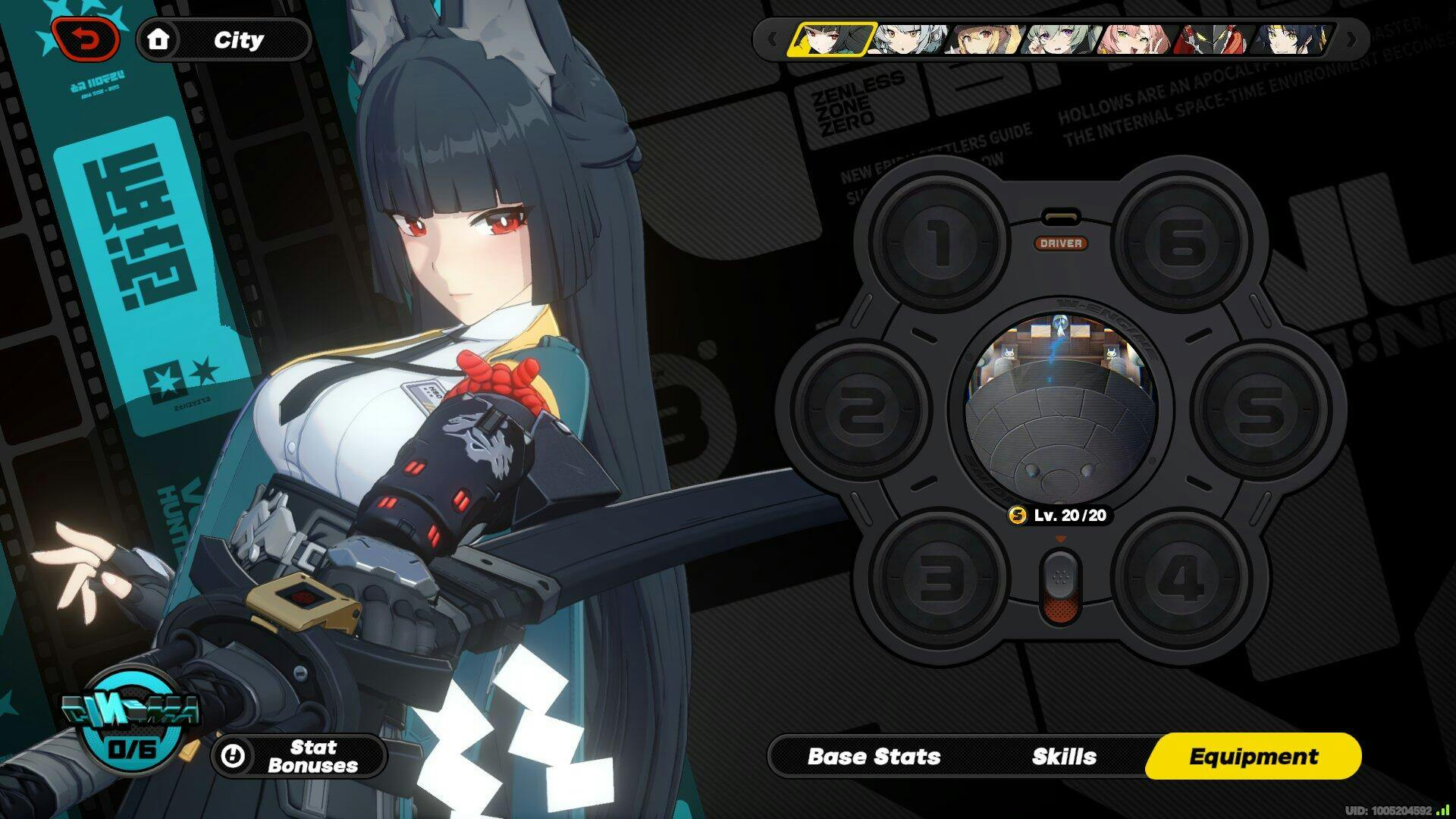Go back using the red return arrow
Image resolution: width=1456 pixels, height=819 pixels.
click(86, 39)
